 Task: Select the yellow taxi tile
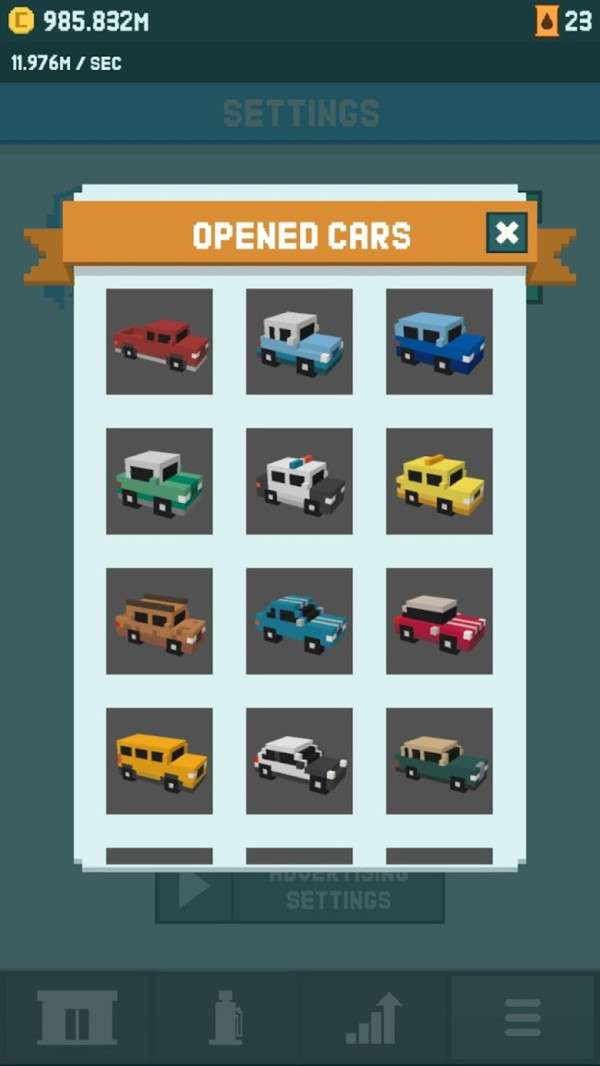[x=439, y=481]
